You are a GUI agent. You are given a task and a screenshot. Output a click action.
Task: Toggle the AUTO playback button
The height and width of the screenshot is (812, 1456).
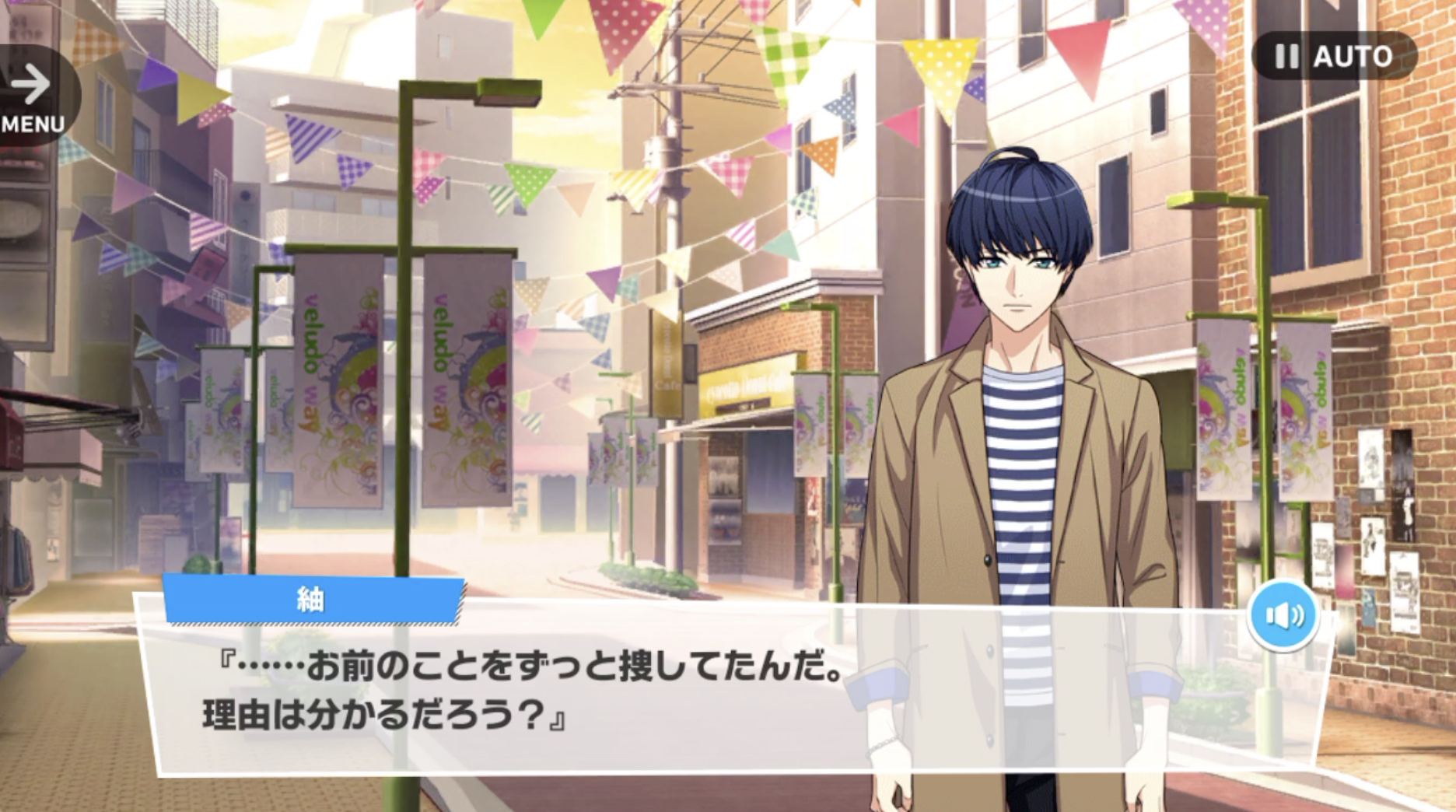click(1334, 56)
